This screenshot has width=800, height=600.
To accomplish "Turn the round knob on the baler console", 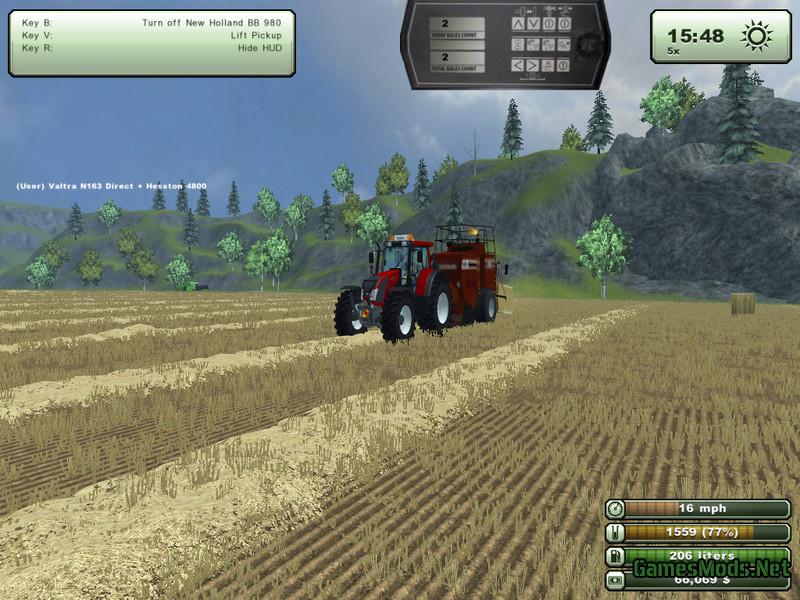I will [590, 43].
